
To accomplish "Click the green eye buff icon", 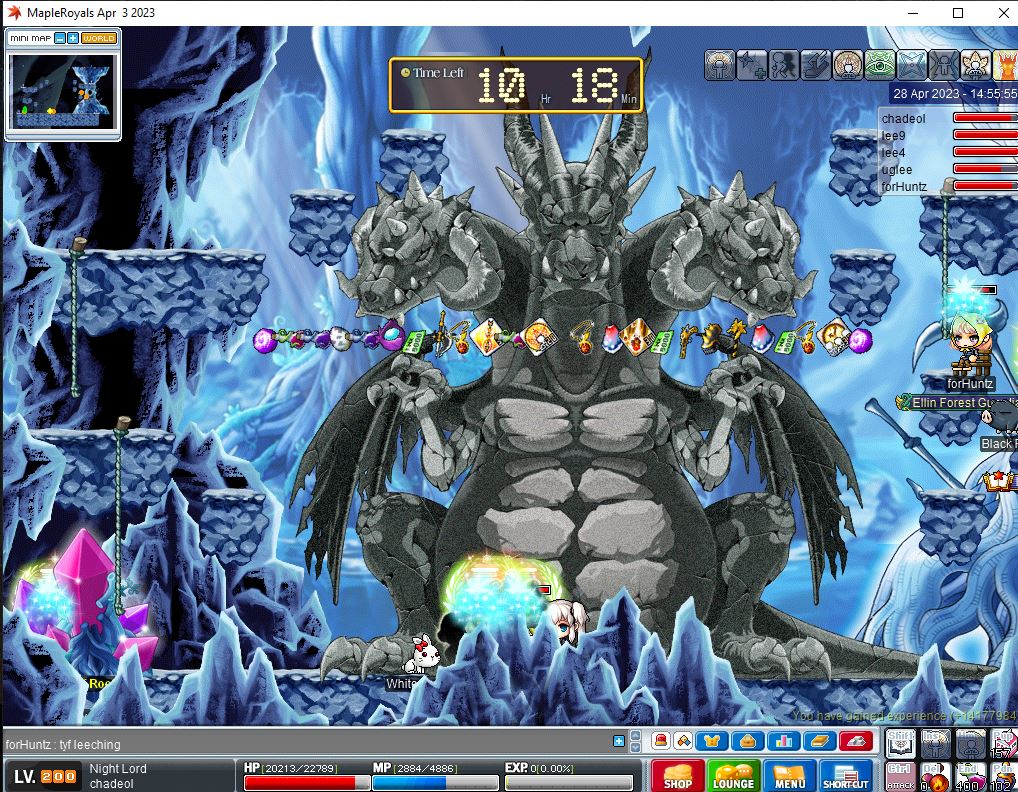I will pyautogui.click(x=880, y=65).
